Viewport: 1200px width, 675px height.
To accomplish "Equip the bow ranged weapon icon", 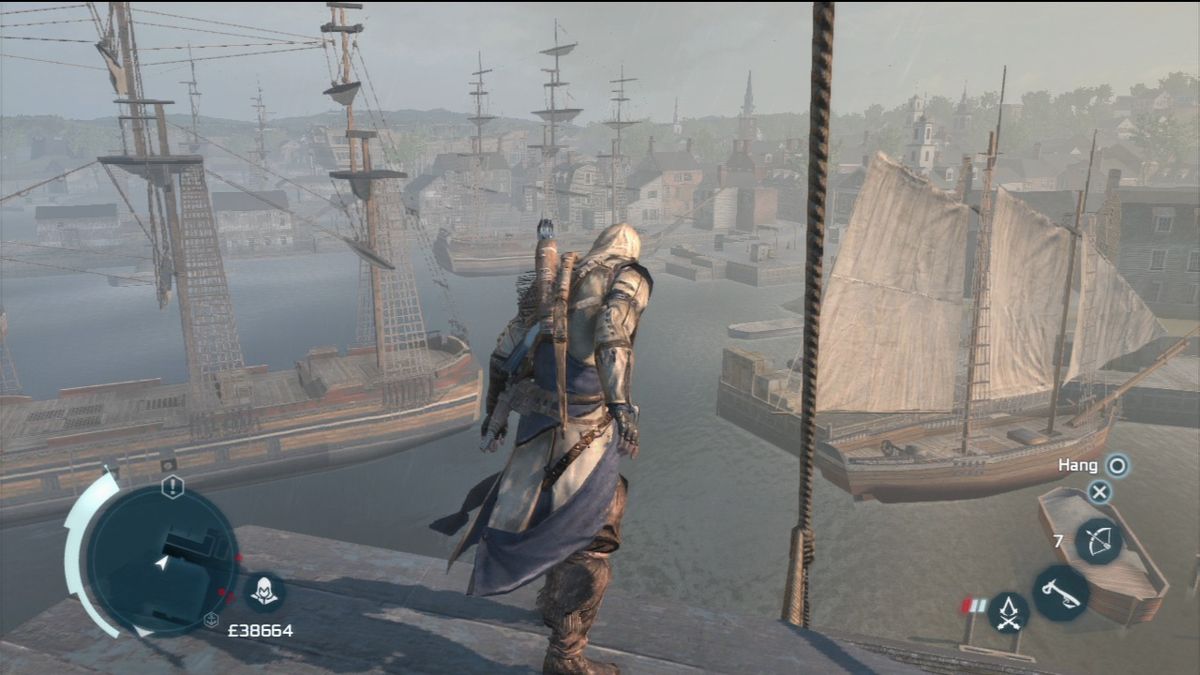I will coord(1098,542).
